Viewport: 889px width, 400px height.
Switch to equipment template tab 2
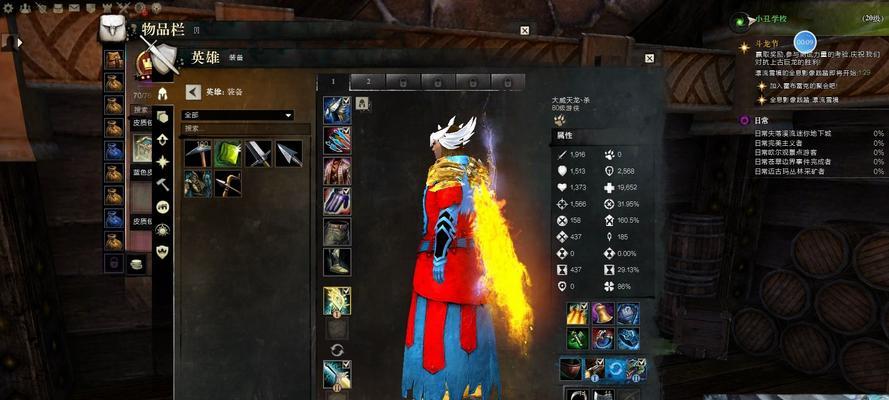pyautogui.click(x=368, y=81)
